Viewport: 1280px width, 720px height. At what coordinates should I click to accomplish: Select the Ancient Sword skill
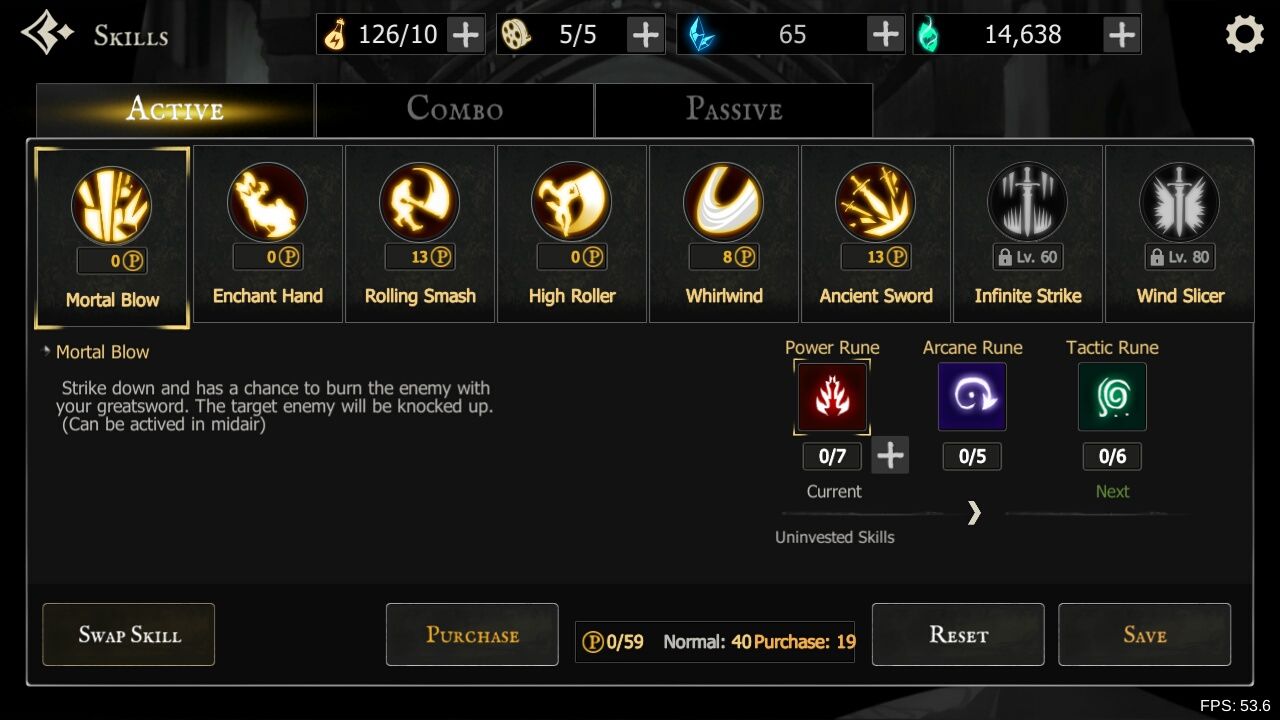tap(876, 234)
